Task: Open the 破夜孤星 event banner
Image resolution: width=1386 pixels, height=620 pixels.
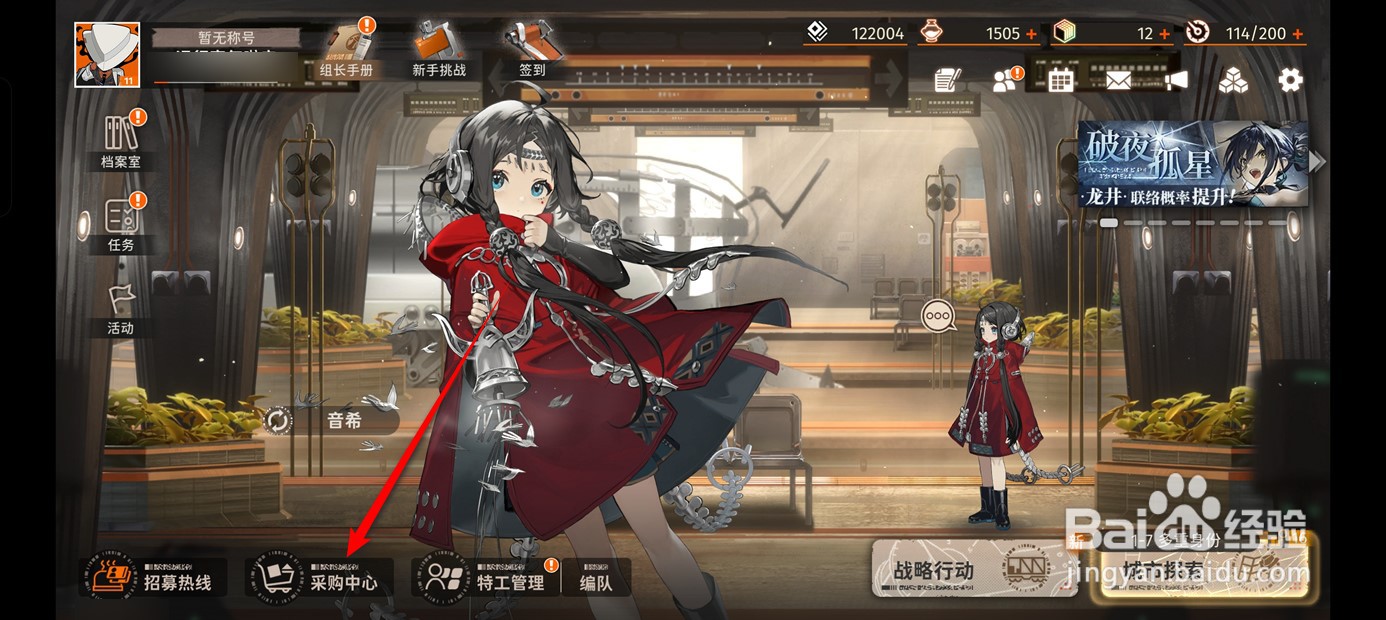Action: click(x=1192, y=164)
